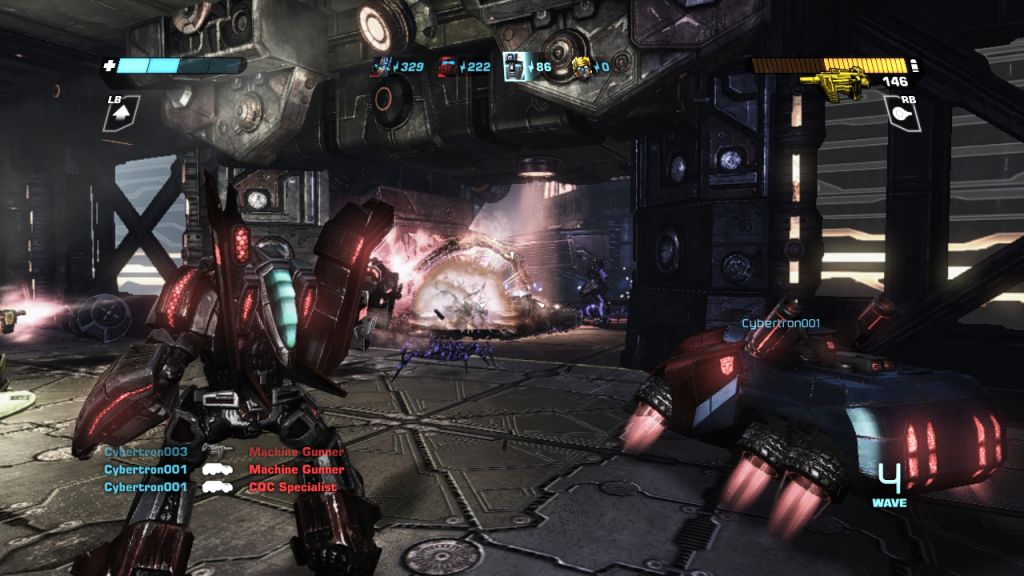Click the highlighted grey robot portrait scoring 86
Viewport: 1024px width, 576px height.
pos(515,66)
